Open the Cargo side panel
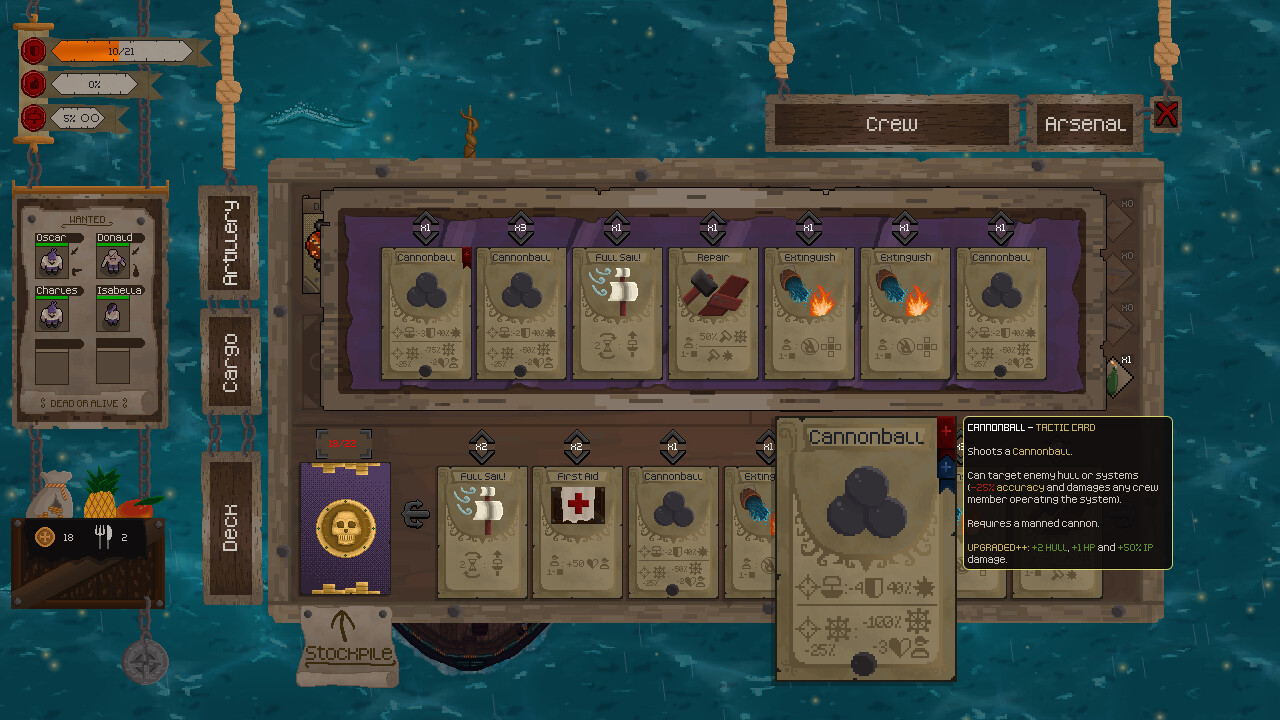 pos(231,360)
